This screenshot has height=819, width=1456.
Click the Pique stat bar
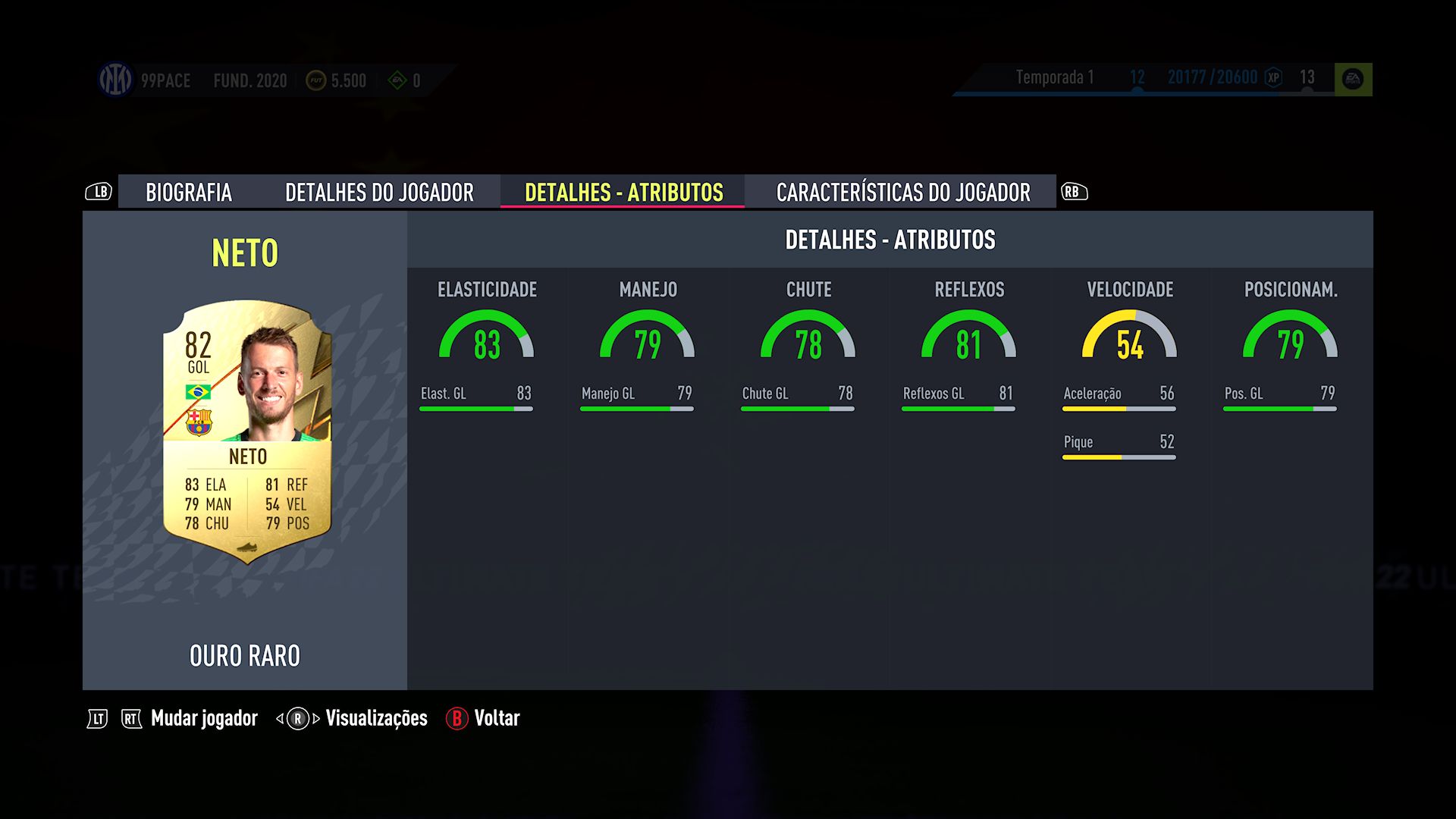[x=1119, y=456]
